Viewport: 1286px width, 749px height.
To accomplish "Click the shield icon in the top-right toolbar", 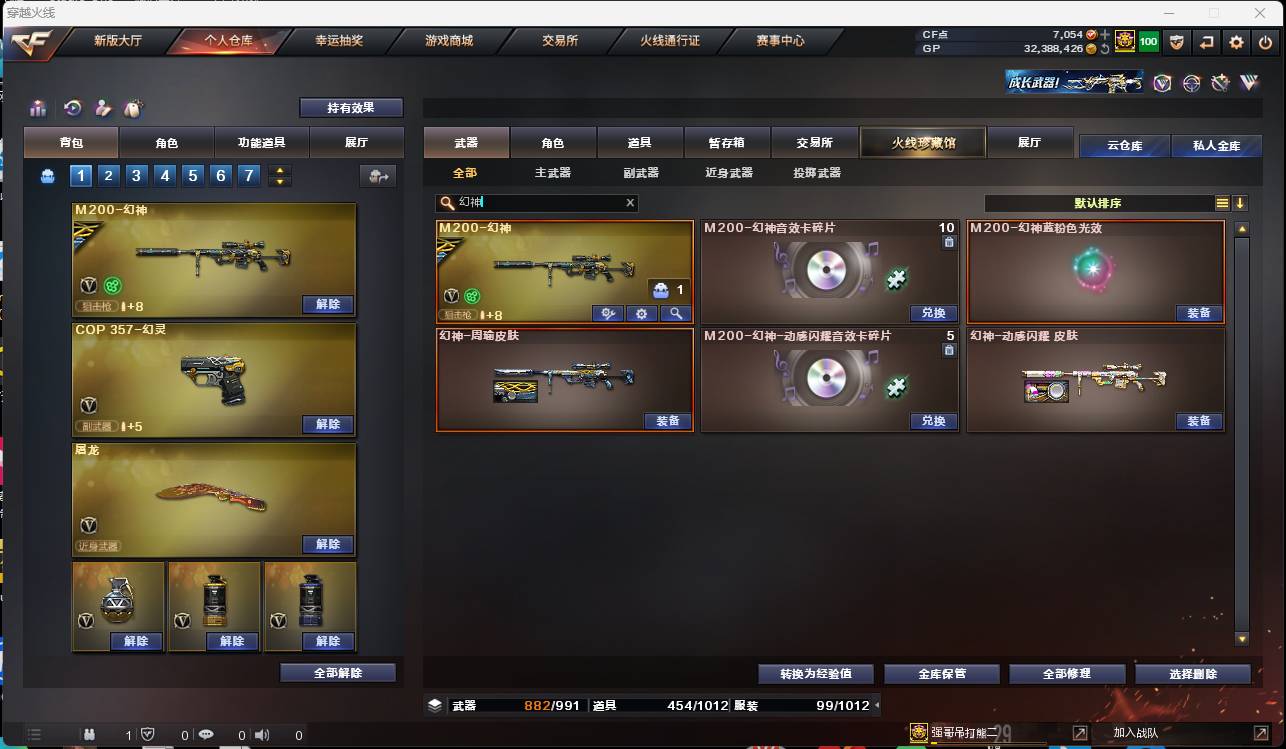I will 1176,42.
